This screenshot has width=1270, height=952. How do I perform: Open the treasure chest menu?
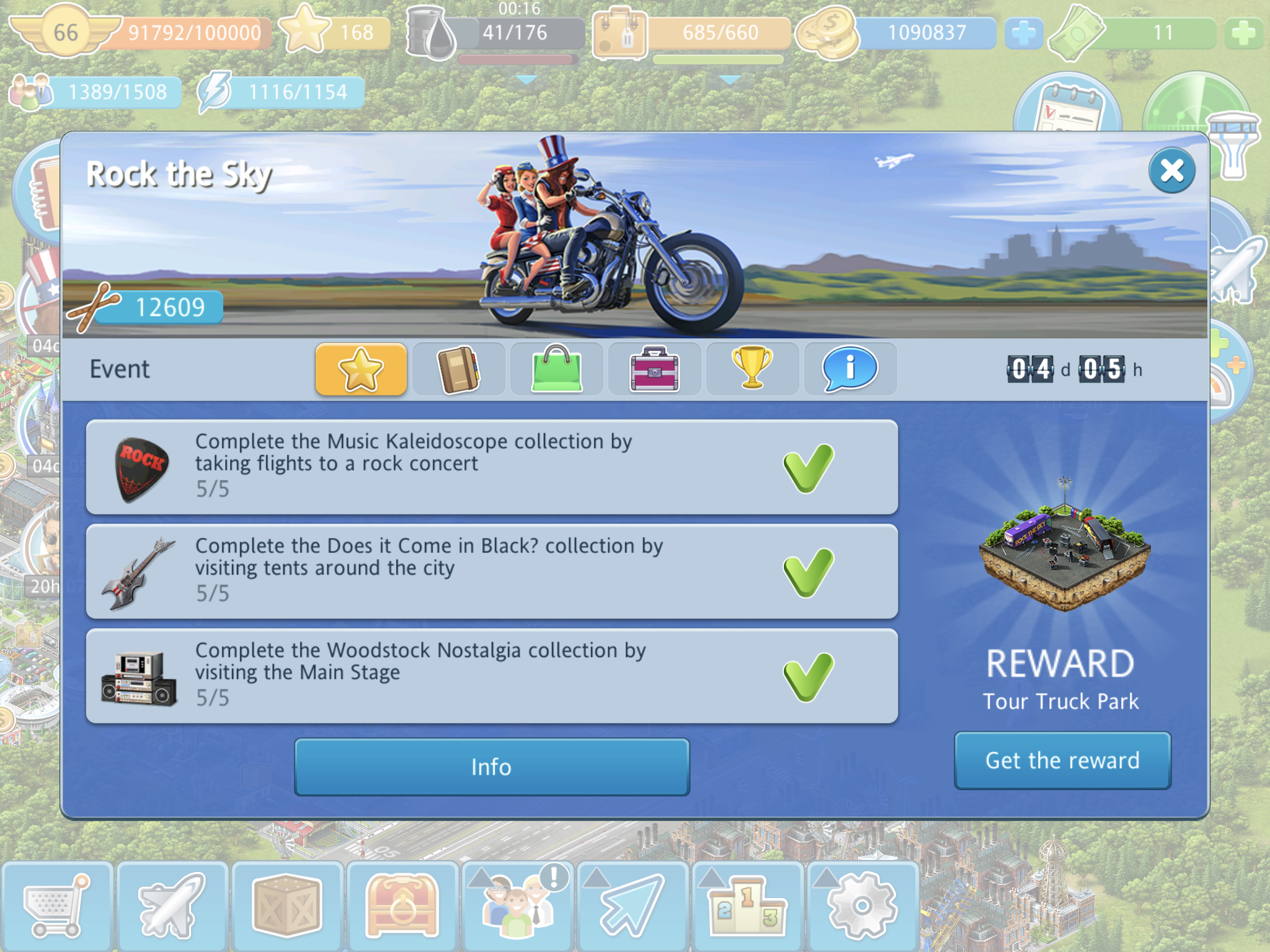coord(402,906)
